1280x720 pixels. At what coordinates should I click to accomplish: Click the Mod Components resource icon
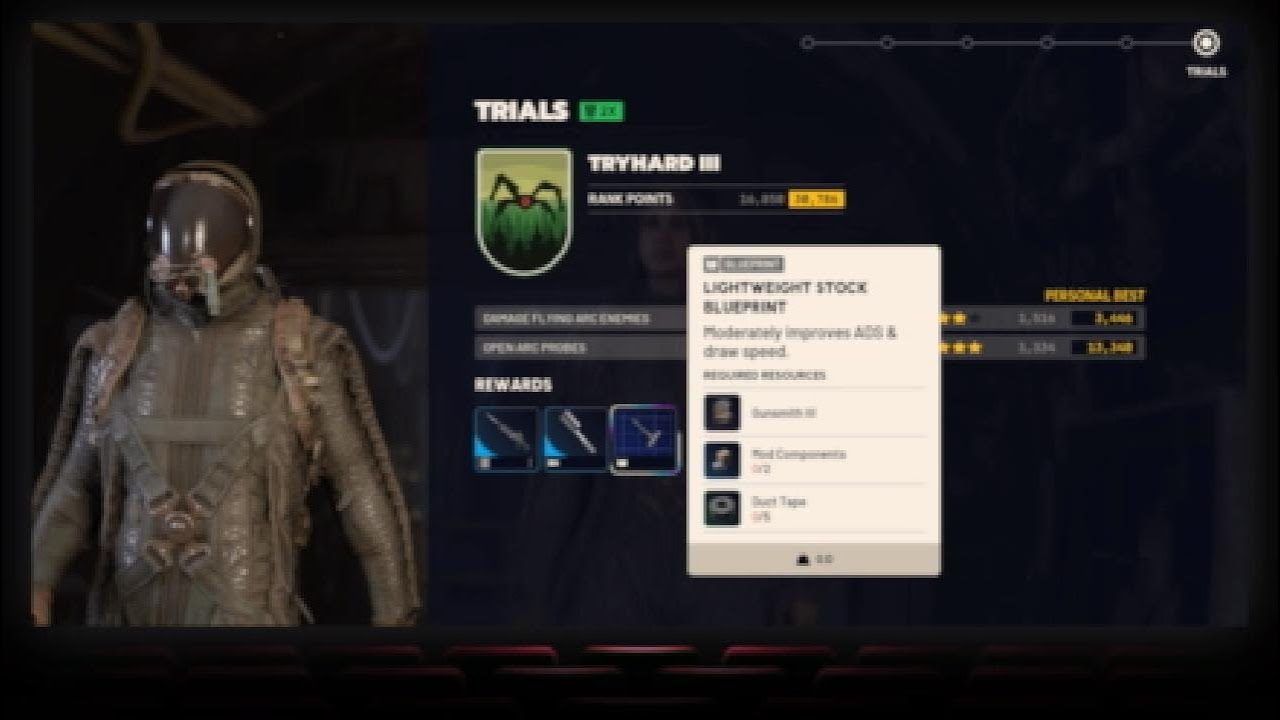[722, 460]
